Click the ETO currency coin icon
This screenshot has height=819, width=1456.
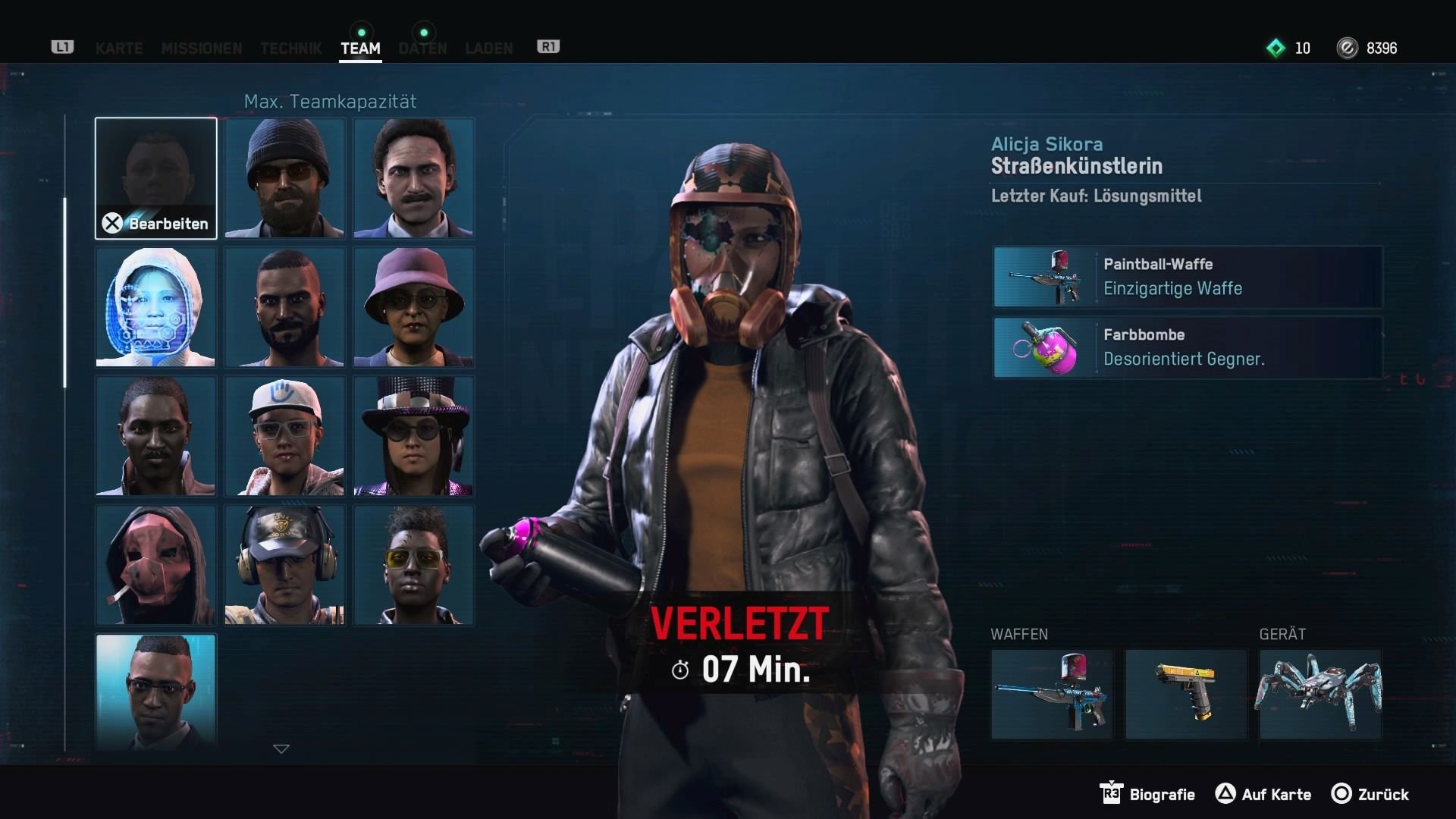1347,48
